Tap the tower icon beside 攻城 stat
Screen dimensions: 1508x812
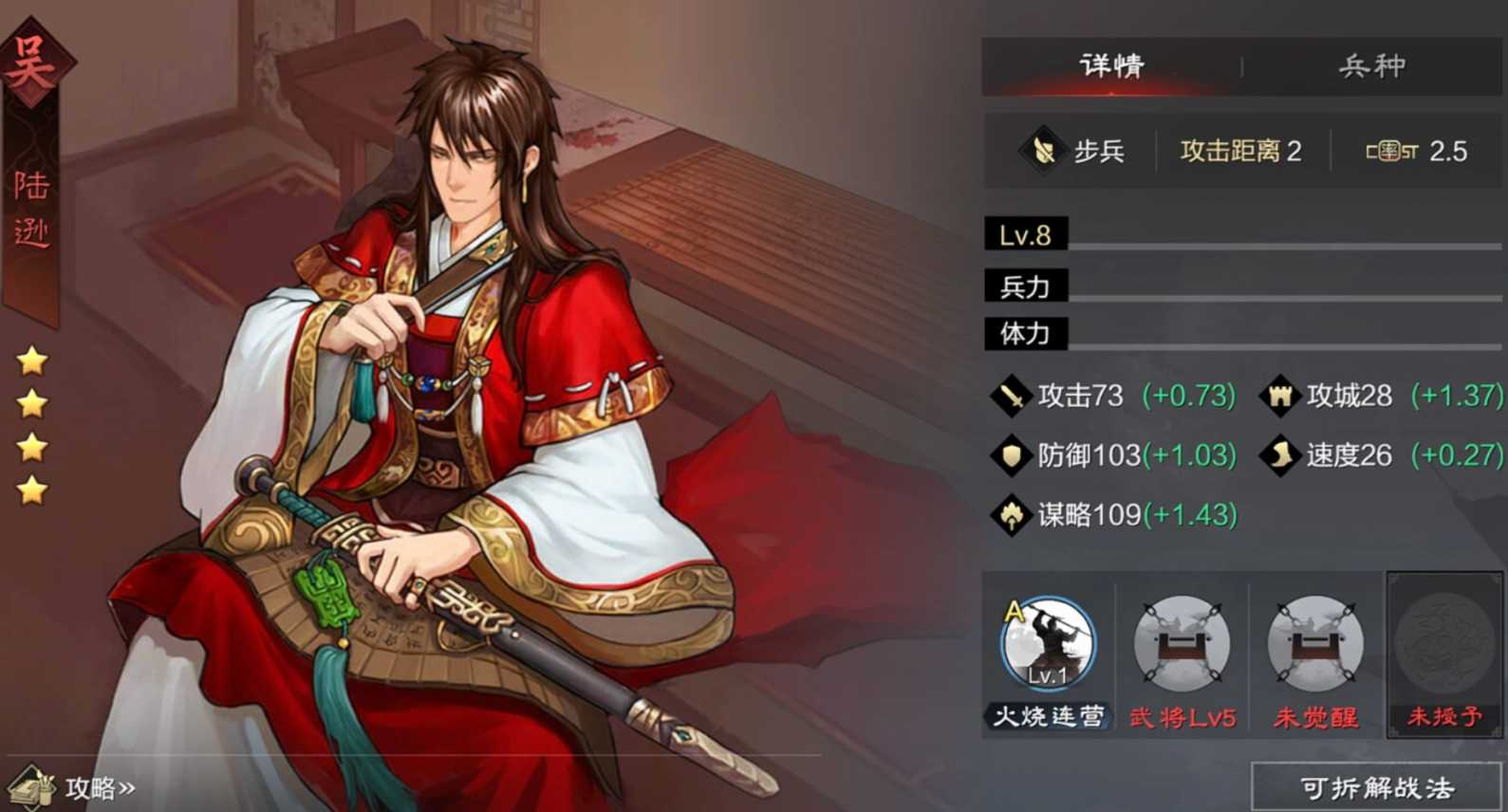(1278, 396)
